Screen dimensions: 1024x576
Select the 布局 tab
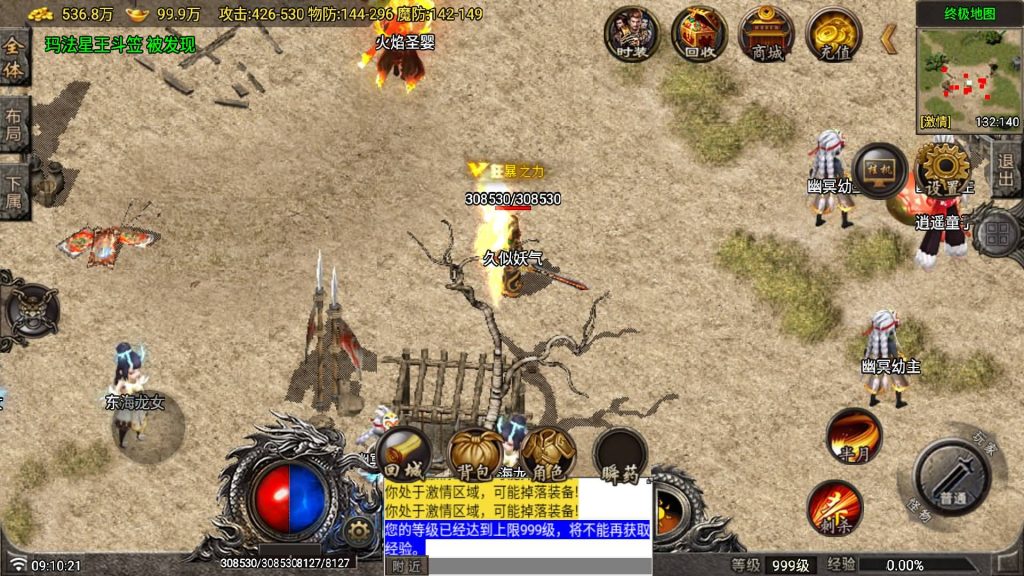(14, 124)
